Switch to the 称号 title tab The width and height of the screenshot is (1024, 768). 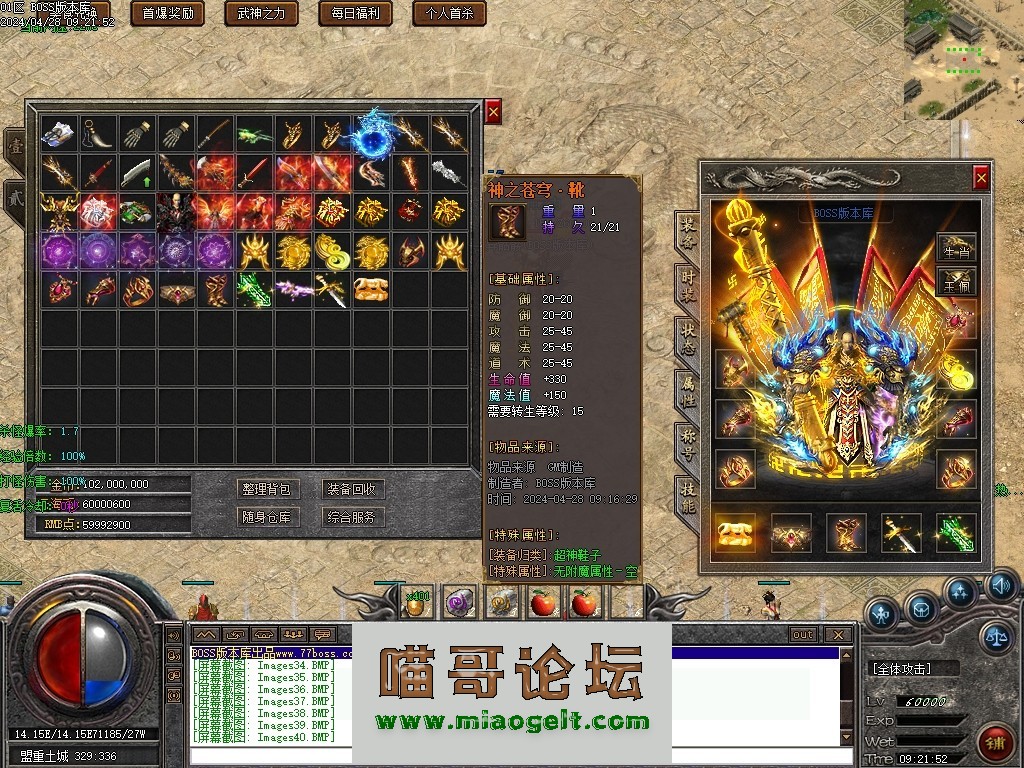(687, 439)
